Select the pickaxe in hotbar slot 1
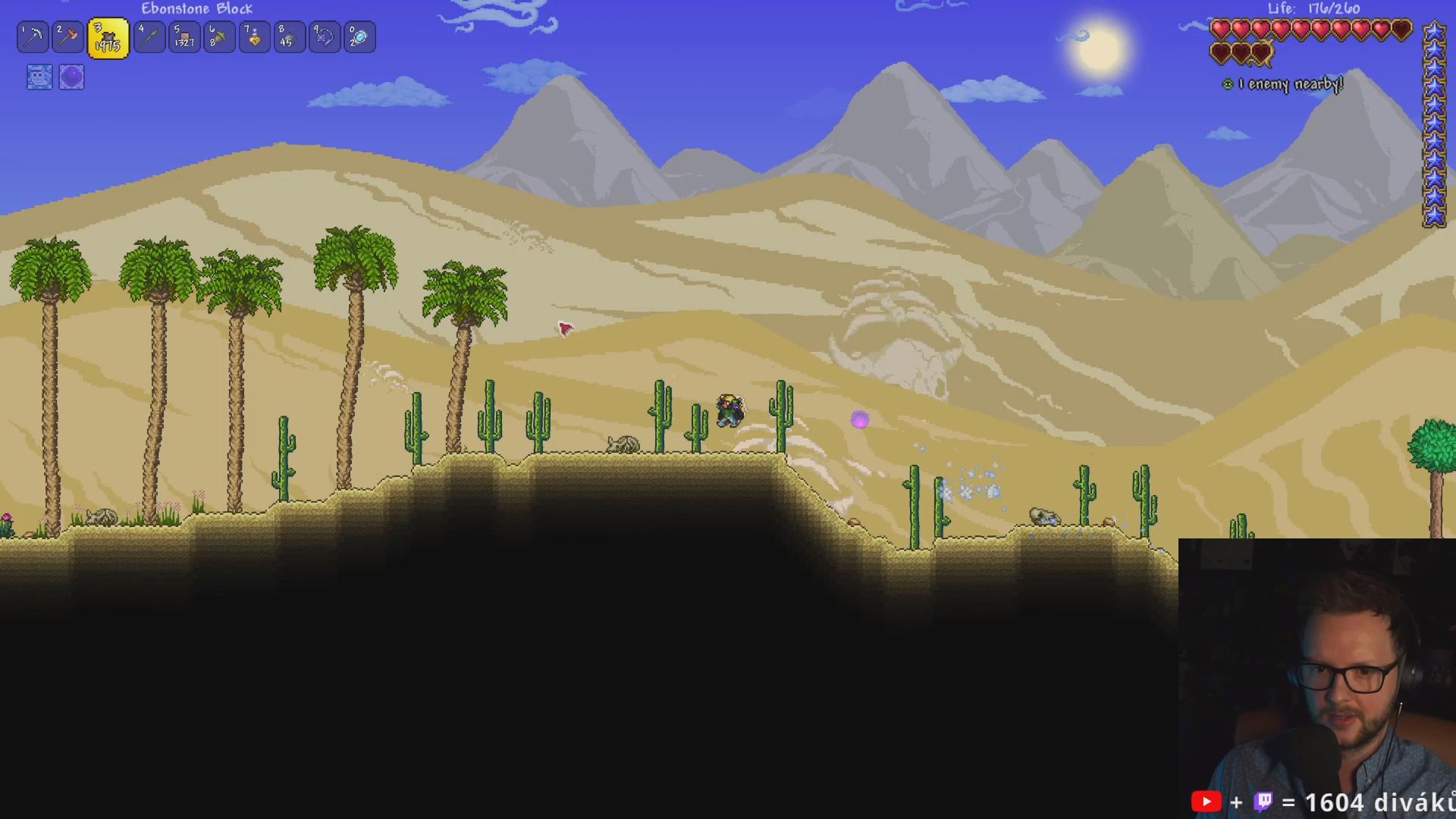The image size is (1456, 819). (x=33, y=37)
